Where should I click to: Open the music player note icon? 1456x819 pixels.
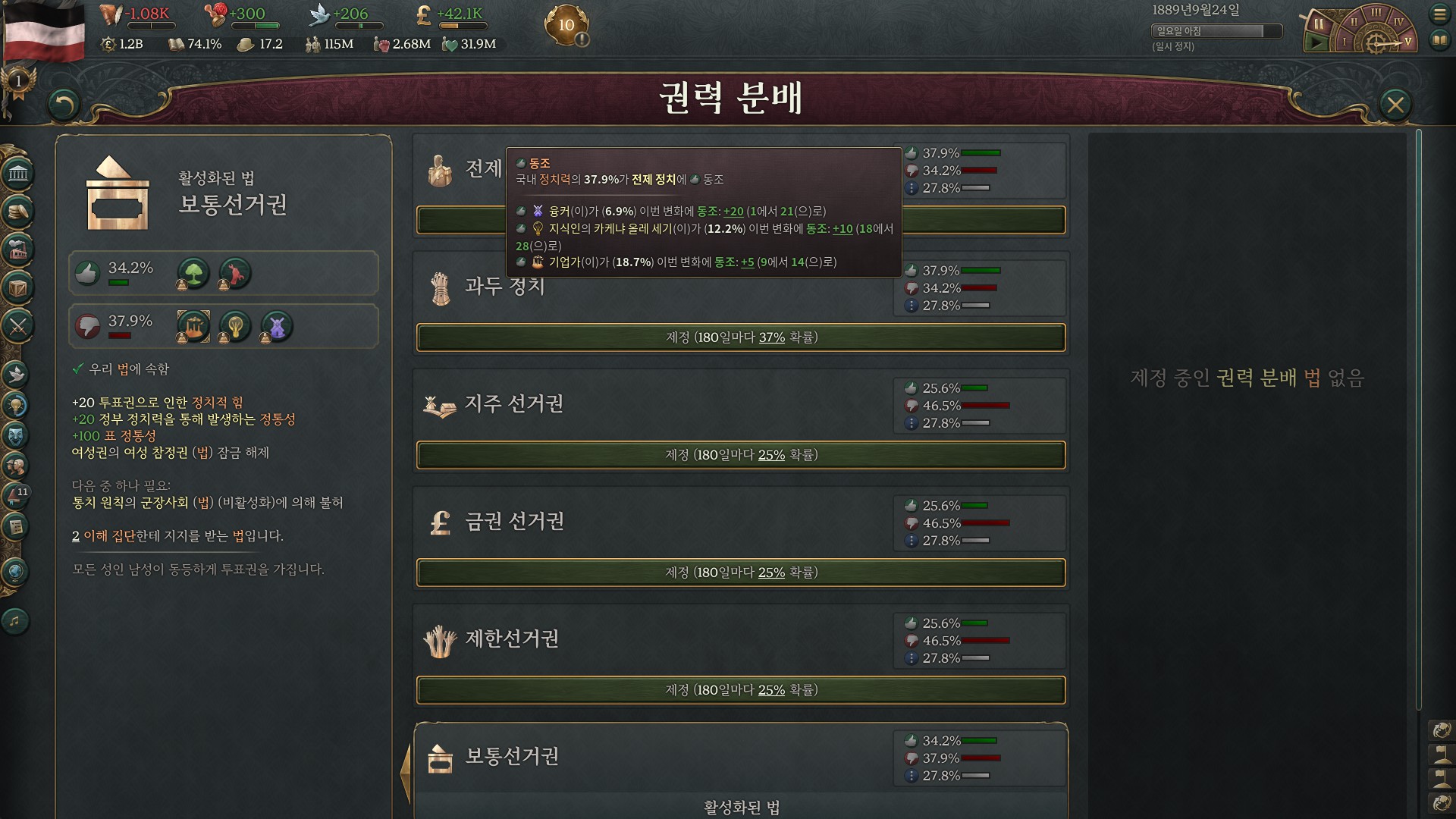15,621
